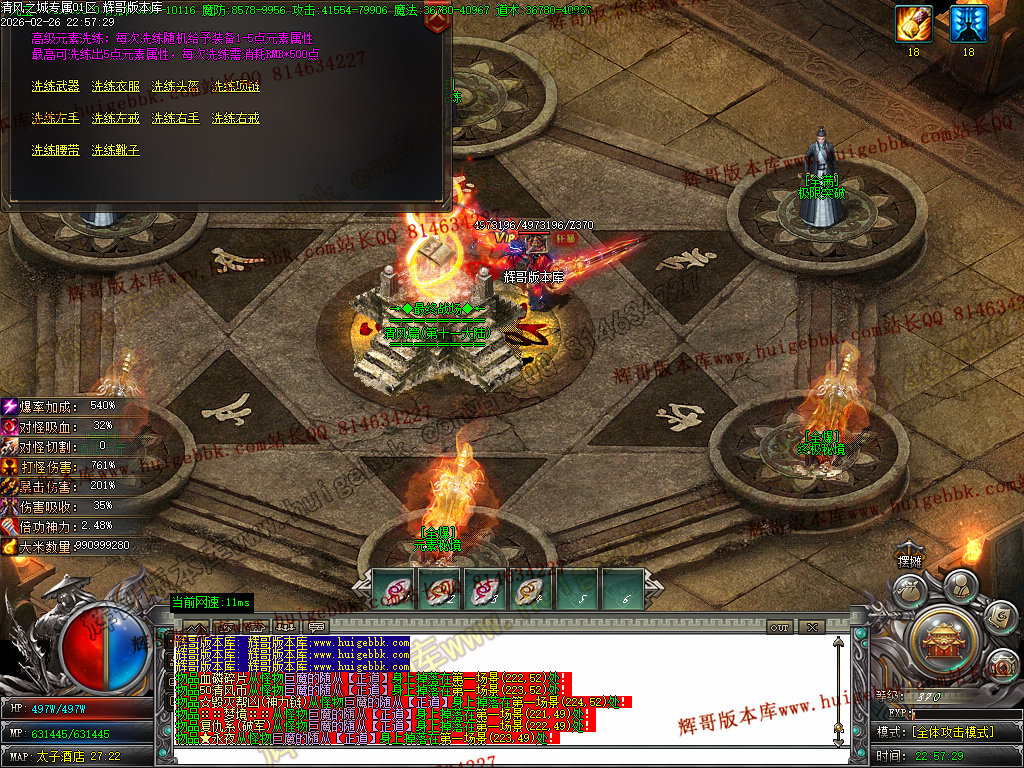Select the 洗练武器 weapon refine link

(x=55, y=86)
